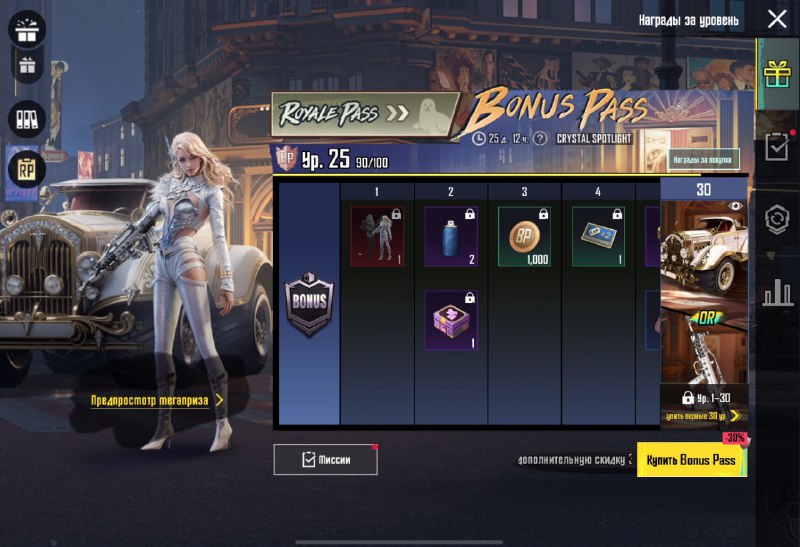Viewport: 800px width, 547px height.
Task: Open the Миссии missions button
Action: [325, 459]
